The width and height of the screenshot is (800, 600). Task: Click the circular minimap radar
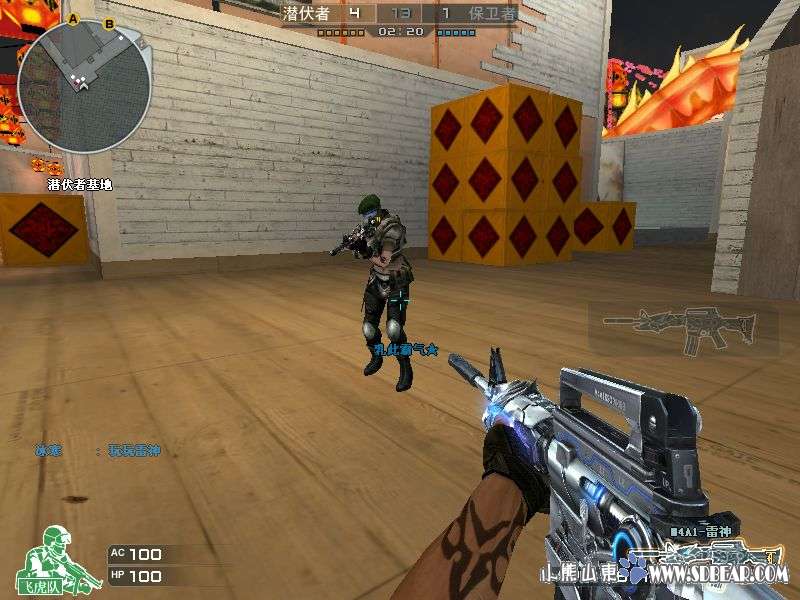click(85, 85)
